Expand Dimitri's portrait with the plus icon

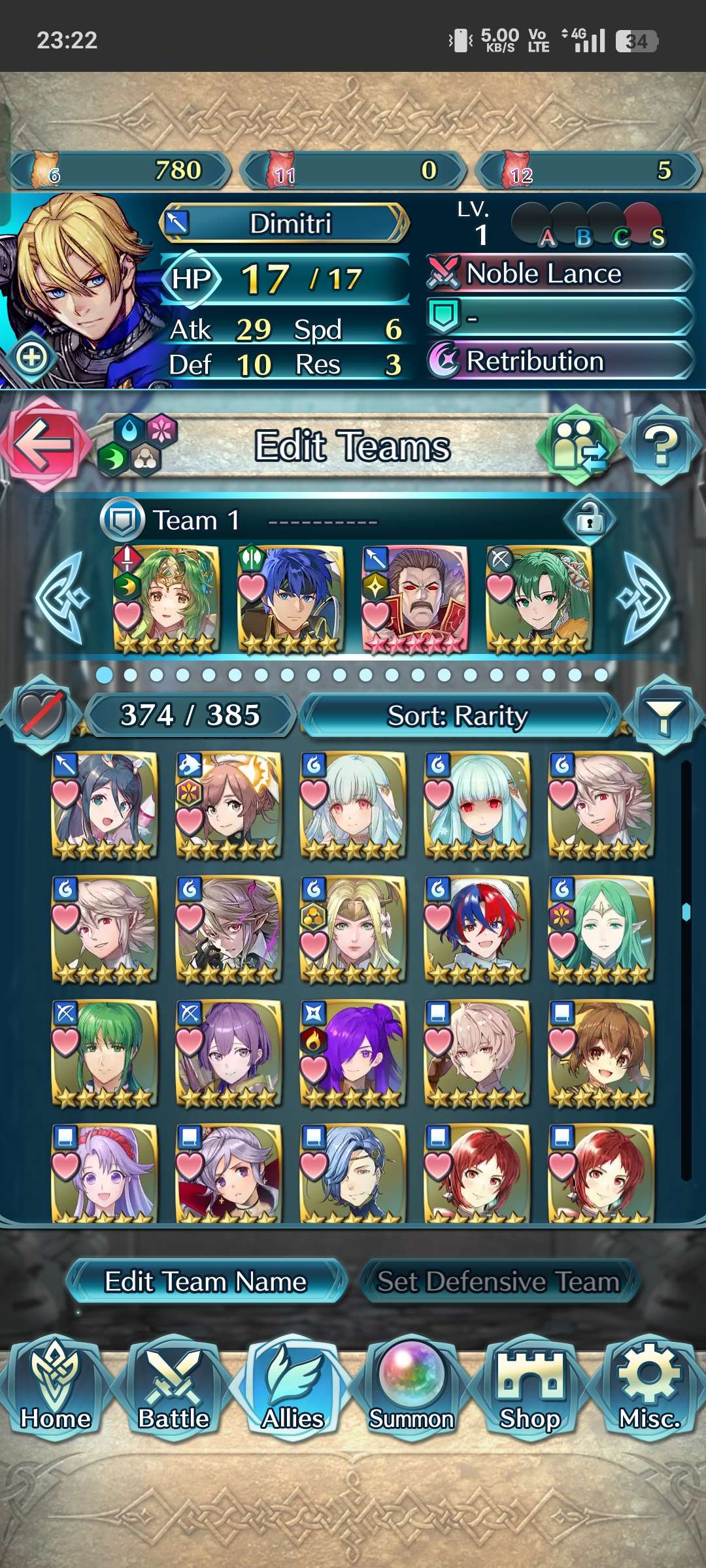(x=31, y=357)
